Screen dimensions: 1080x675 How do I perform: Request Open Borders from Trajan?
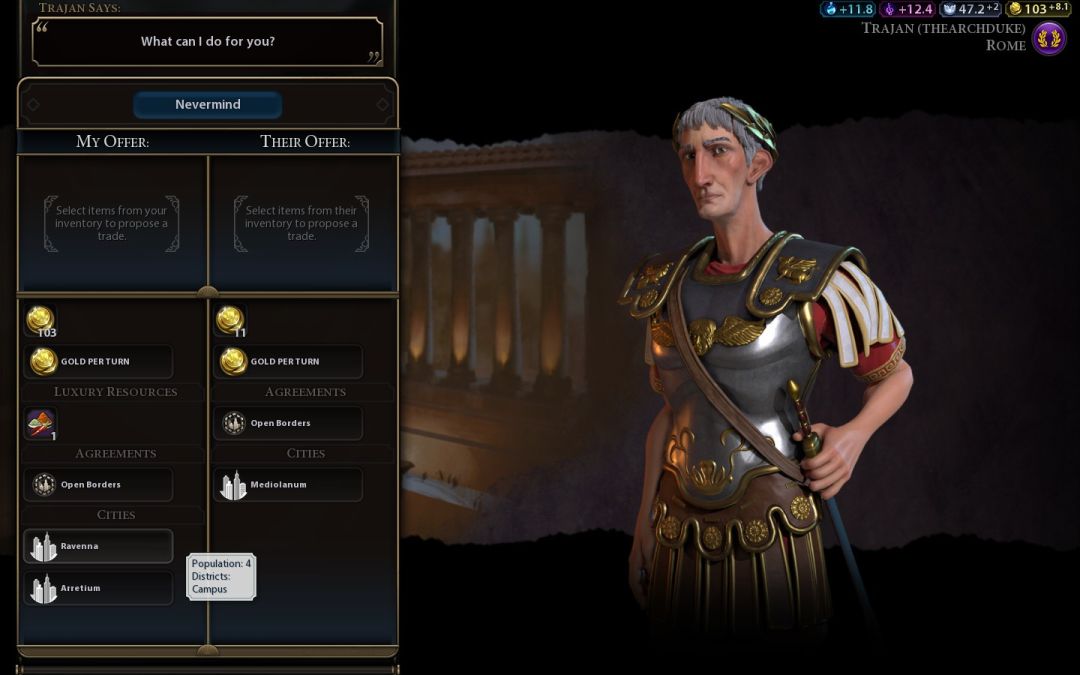tap(289, 423)
